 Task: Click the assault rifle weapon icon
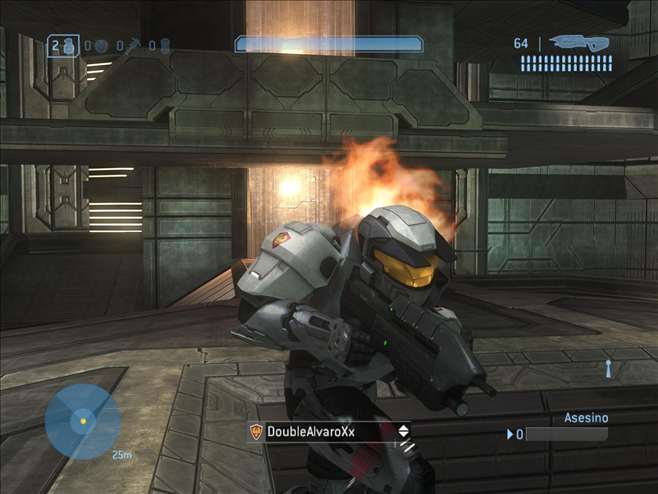click(x=580, y=43)
